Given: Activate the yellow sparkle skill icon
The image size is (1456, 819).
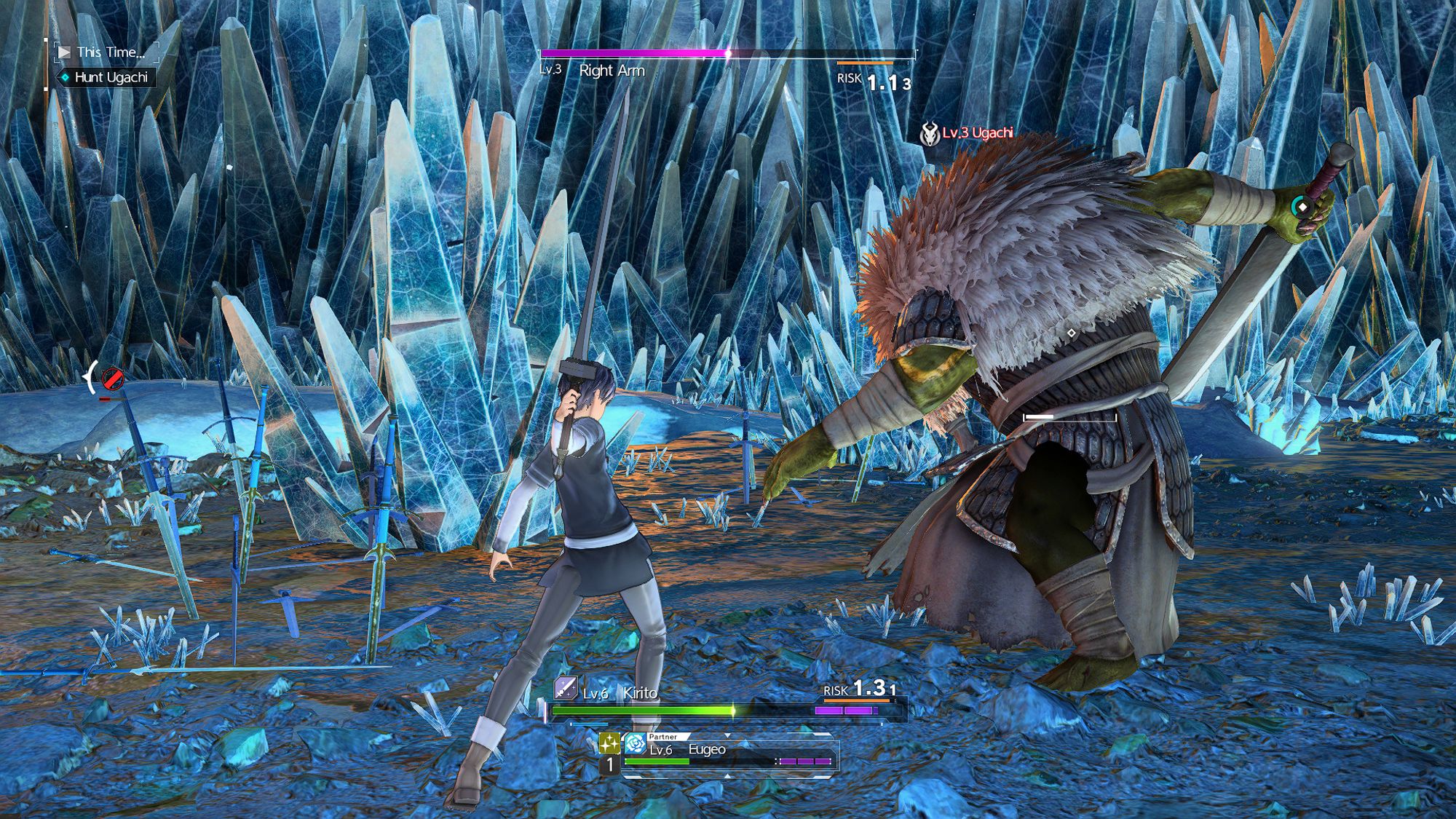Looking at the screenshot, I should 609,743.
